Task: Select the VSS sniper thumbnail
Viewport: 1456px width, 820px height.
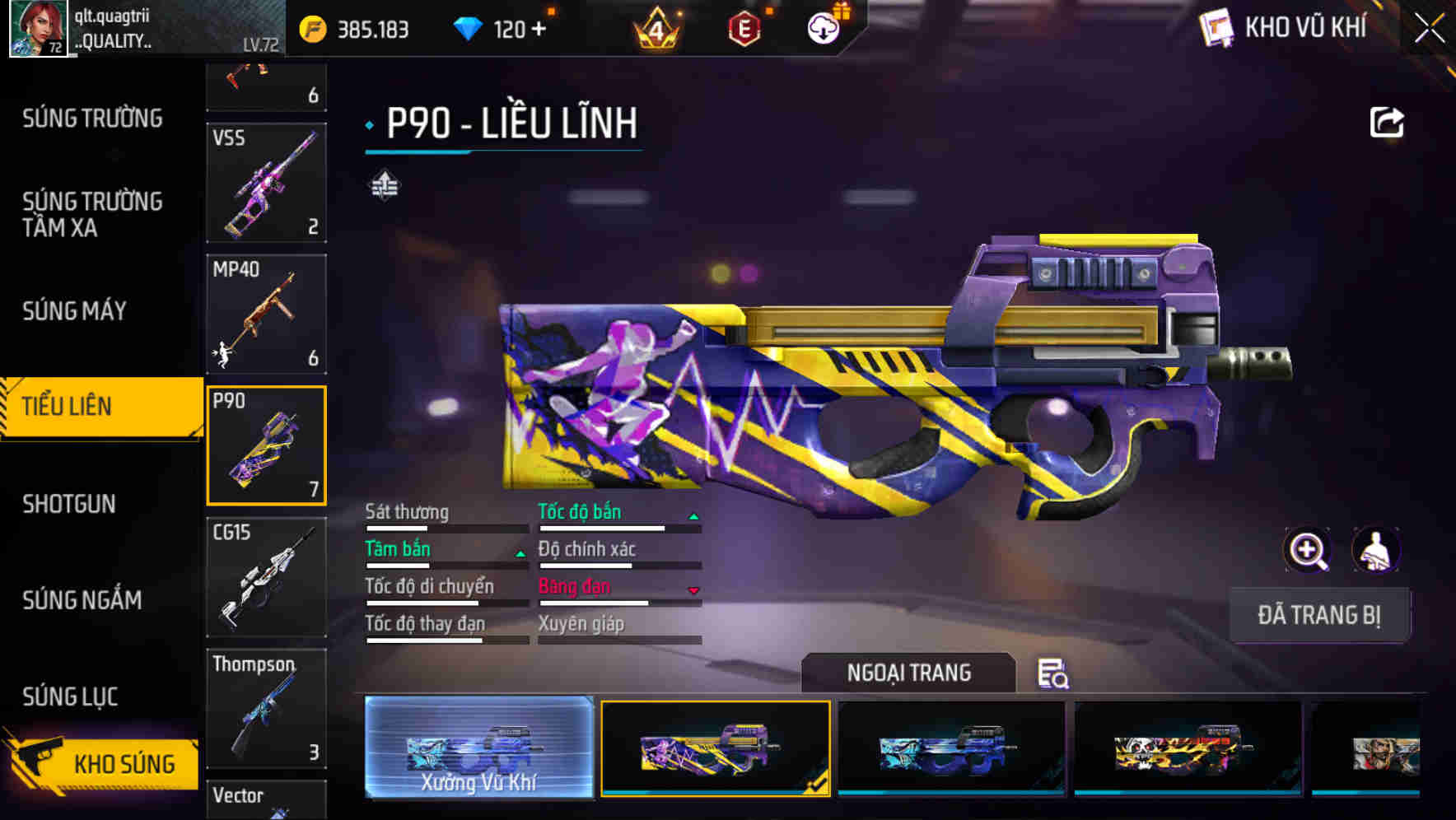Action: pos(266,181)
